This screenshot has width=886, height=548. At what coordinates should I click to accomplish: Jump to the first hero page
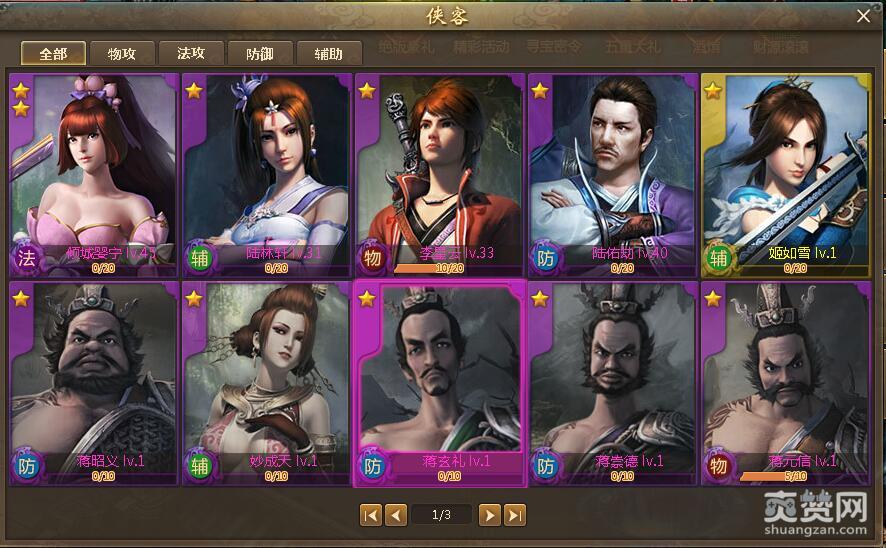[x=370, y=515]
